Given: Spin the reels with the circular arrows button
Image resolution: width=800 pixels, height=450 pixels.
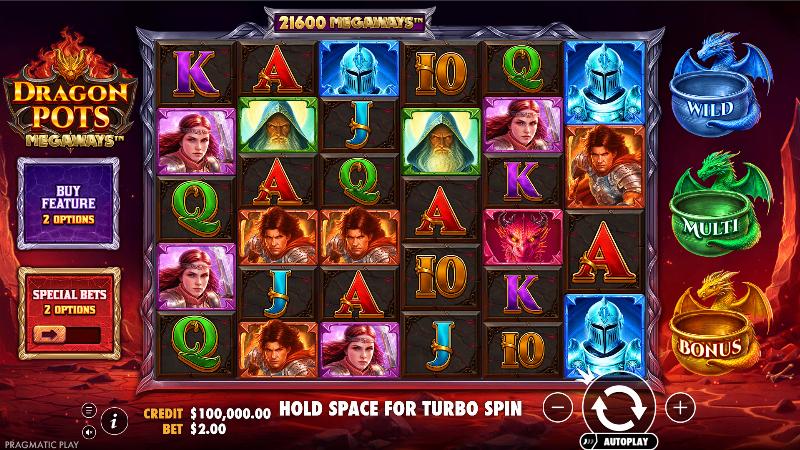Looking at the screenshot, I should pyautogui.click(x=620, y=407).
